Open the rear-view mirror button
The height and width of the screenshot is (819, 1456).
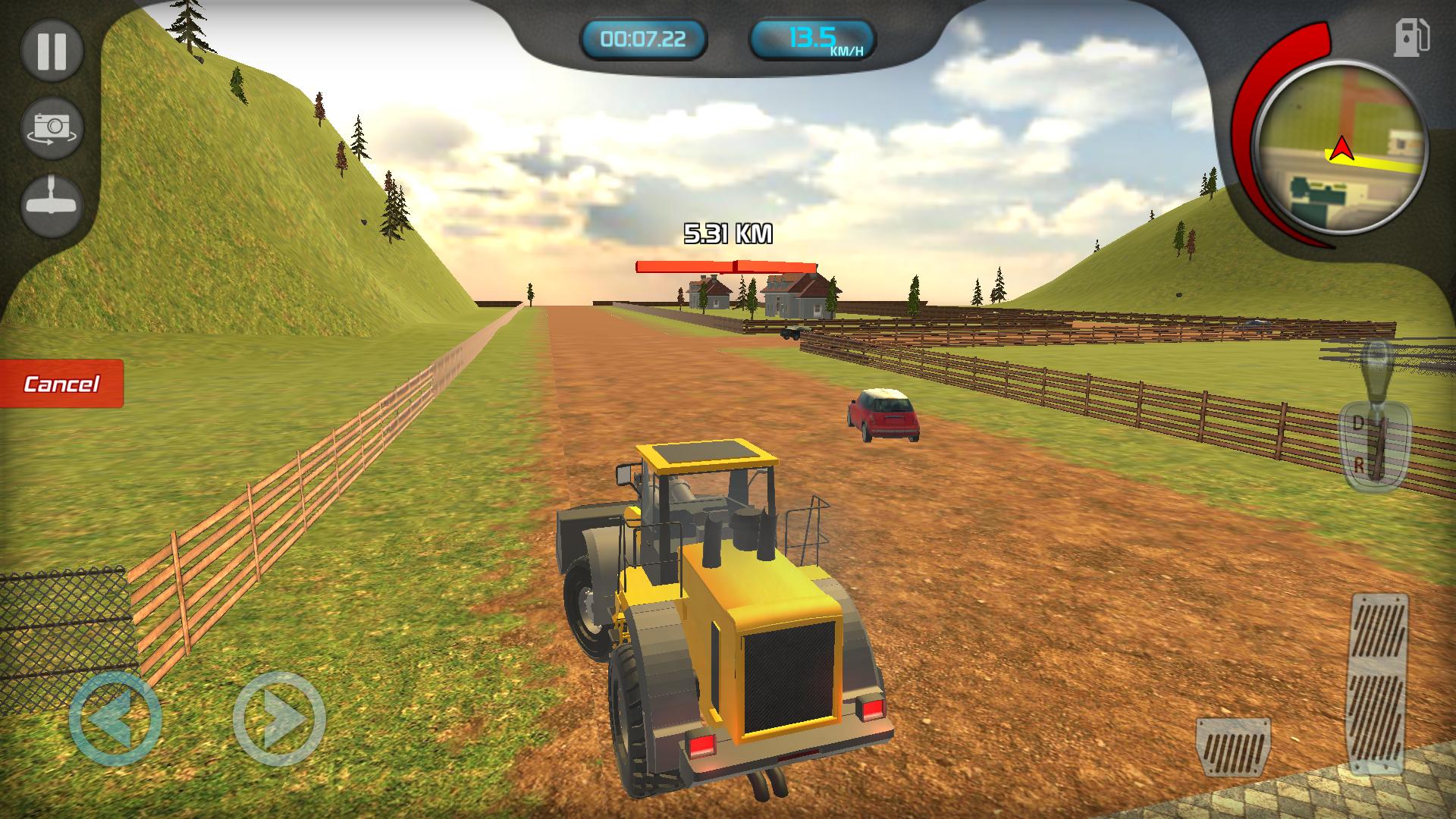[52, 201]
